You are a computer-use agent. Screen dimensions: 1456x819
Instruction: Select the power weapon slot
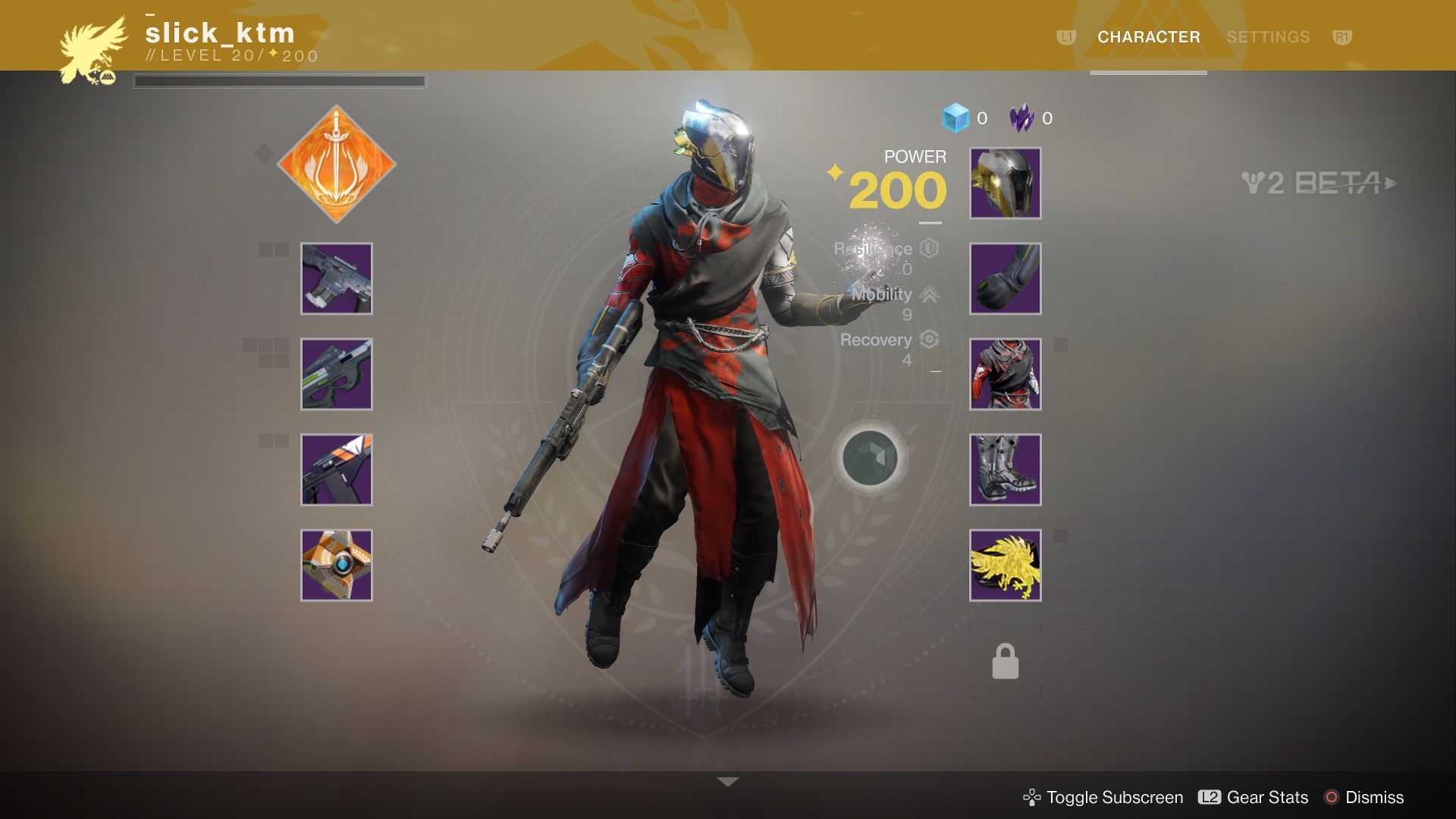coord(337,469)
